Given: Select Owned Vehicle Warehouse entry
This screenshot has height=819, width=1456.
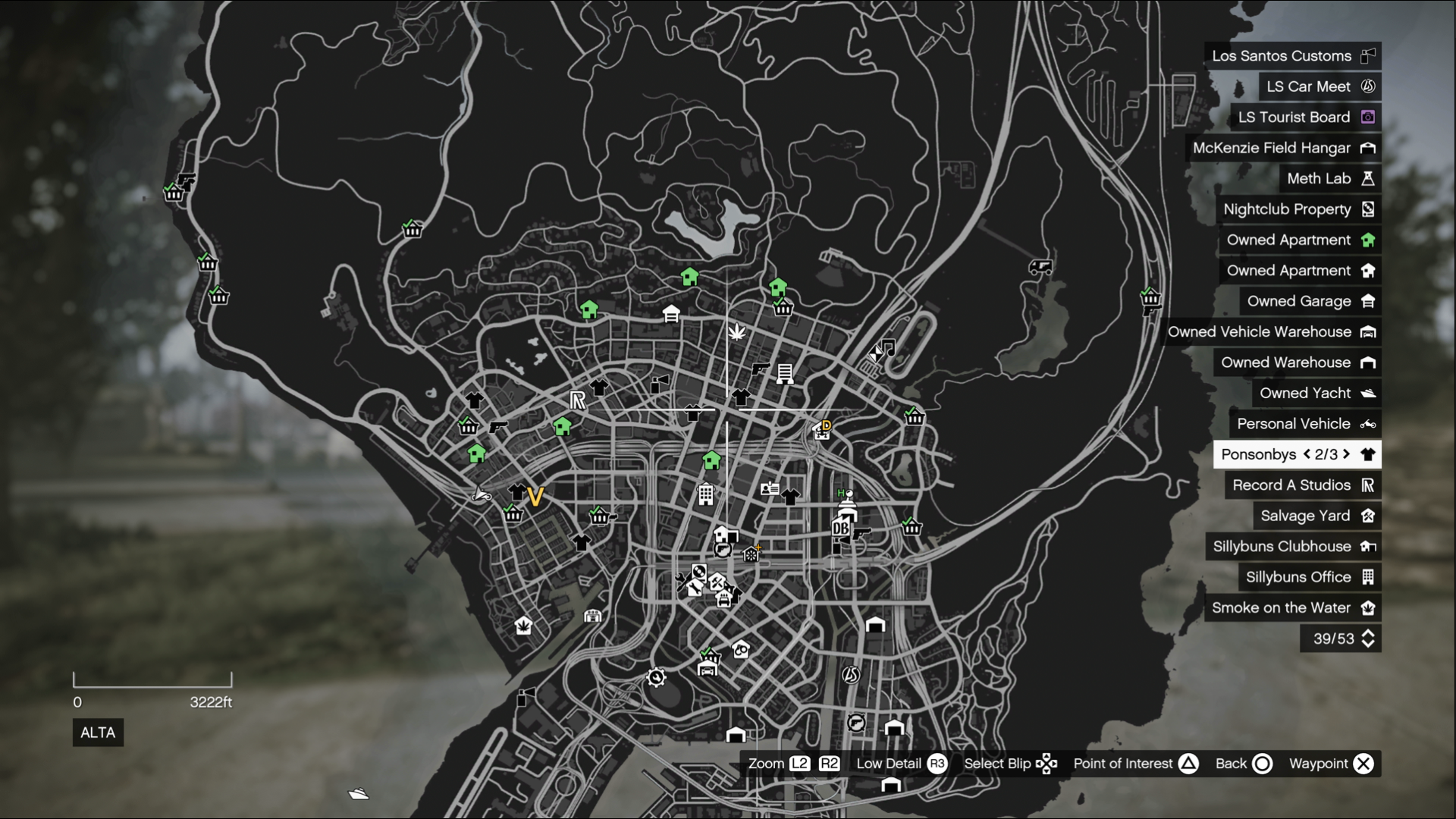Looking at the screenshot, I should tap(1270, 332).
